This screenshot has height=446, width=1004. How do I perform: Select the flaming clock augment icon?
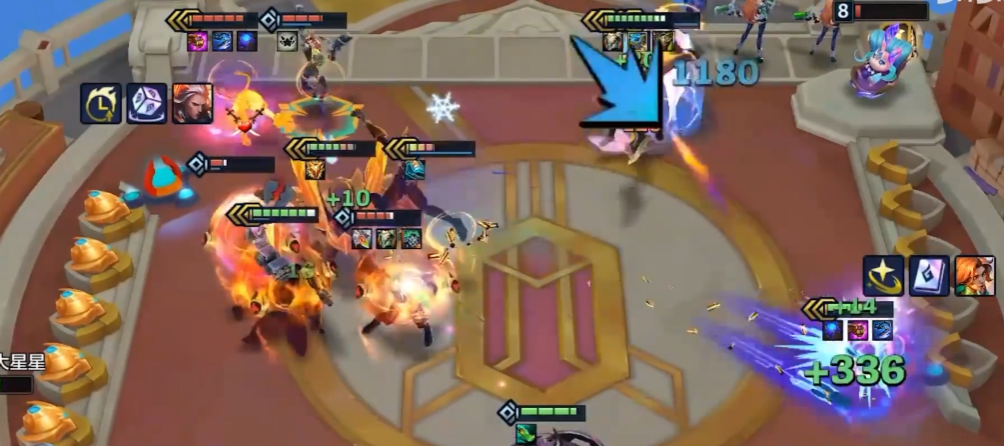click(101, 103)
